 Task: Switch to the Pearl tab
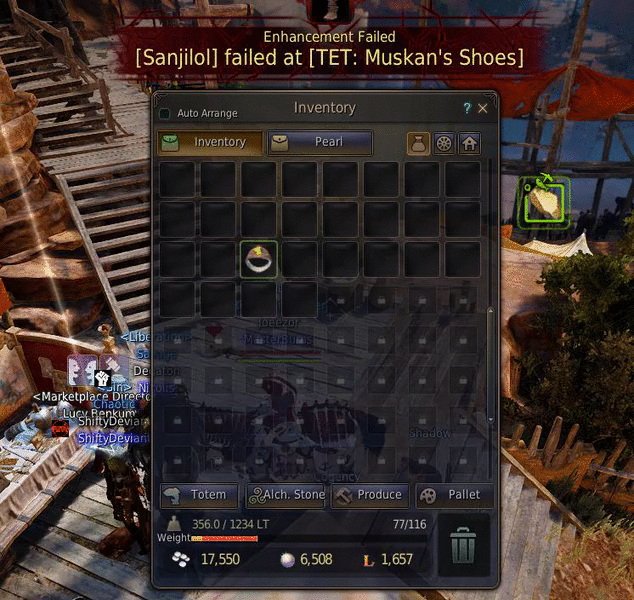click(320, 143)
